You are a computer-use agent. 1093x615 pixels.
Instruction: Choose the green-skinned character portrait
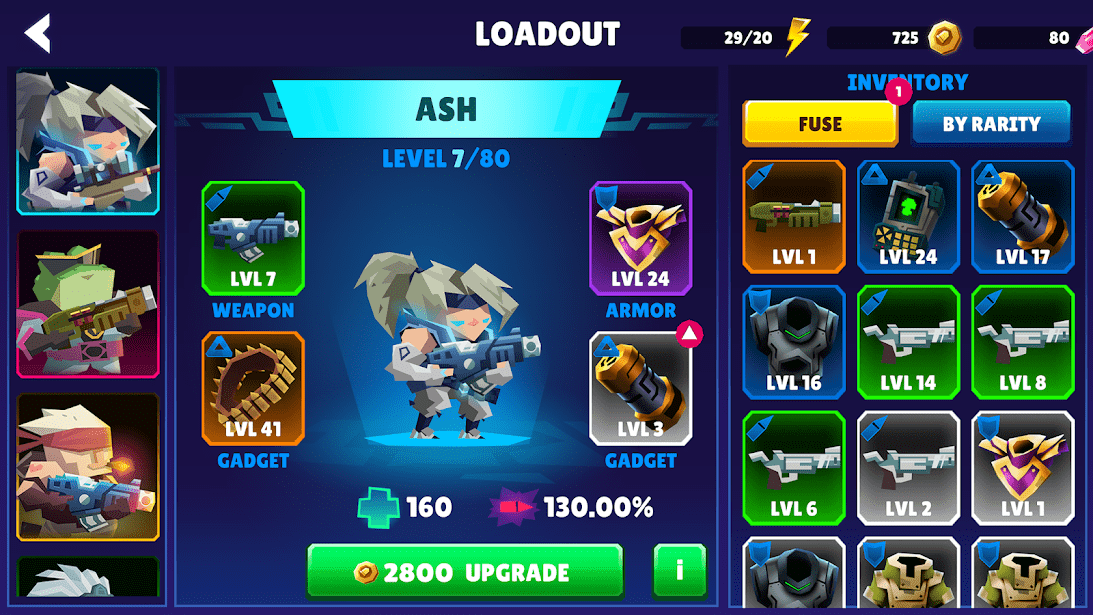tap(88, 304)
